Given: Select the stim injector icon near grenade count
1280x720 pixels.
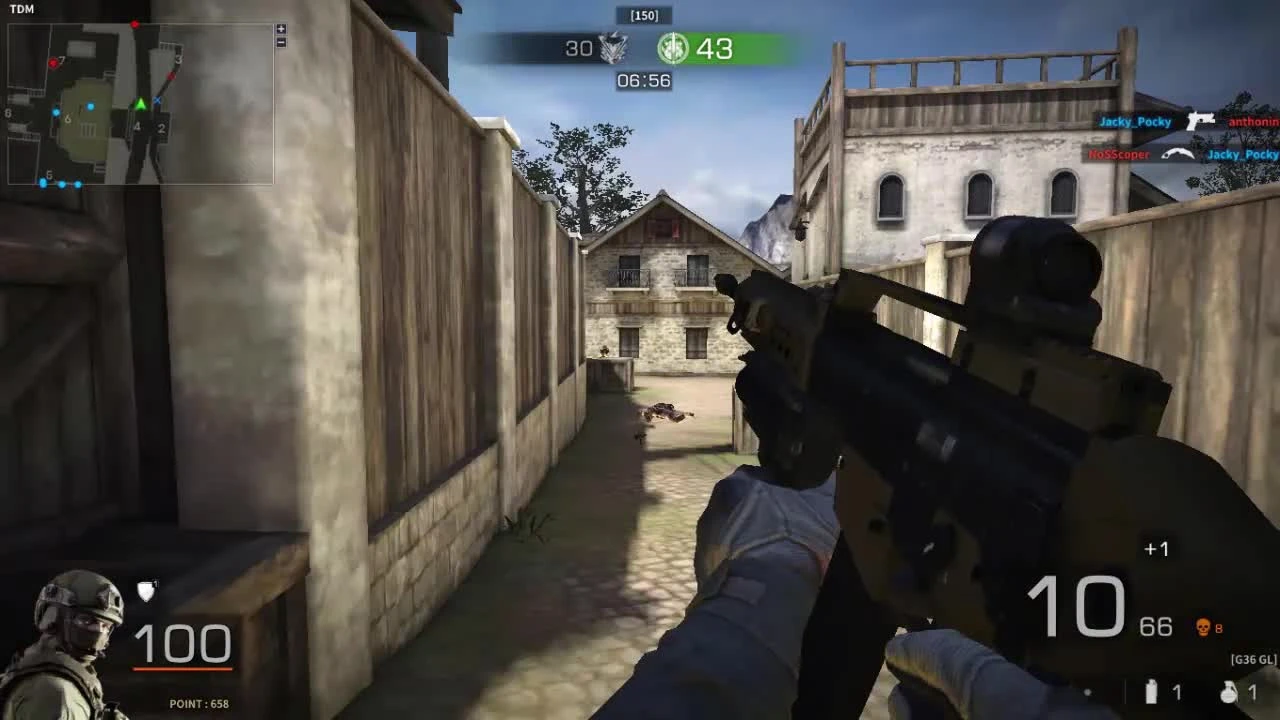Looking at the screenshot, I should [x=1151, y=692].
